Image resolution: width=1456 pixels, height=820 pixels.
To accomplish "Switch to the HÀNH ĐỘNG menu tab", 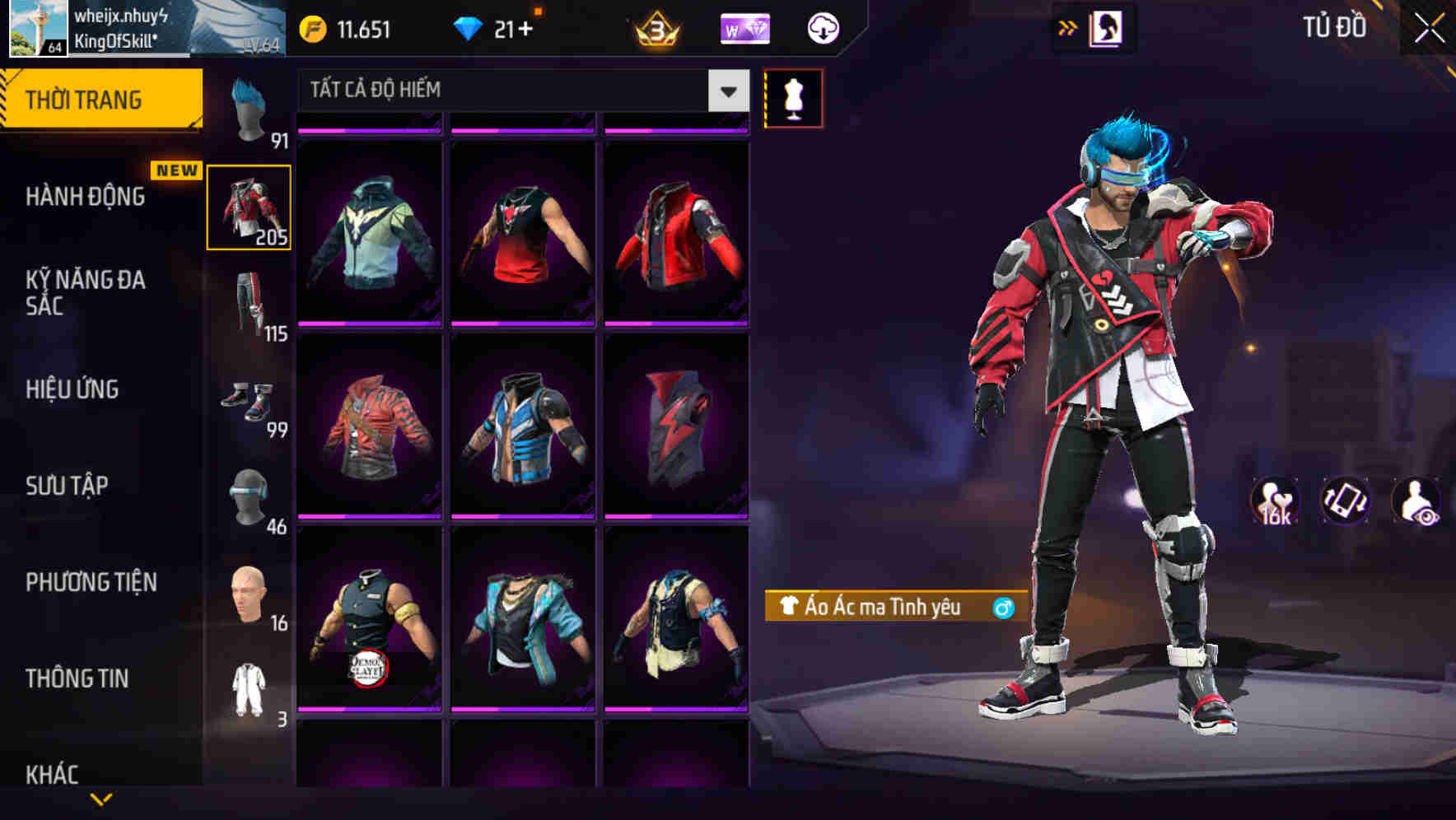I will [85, 197].
